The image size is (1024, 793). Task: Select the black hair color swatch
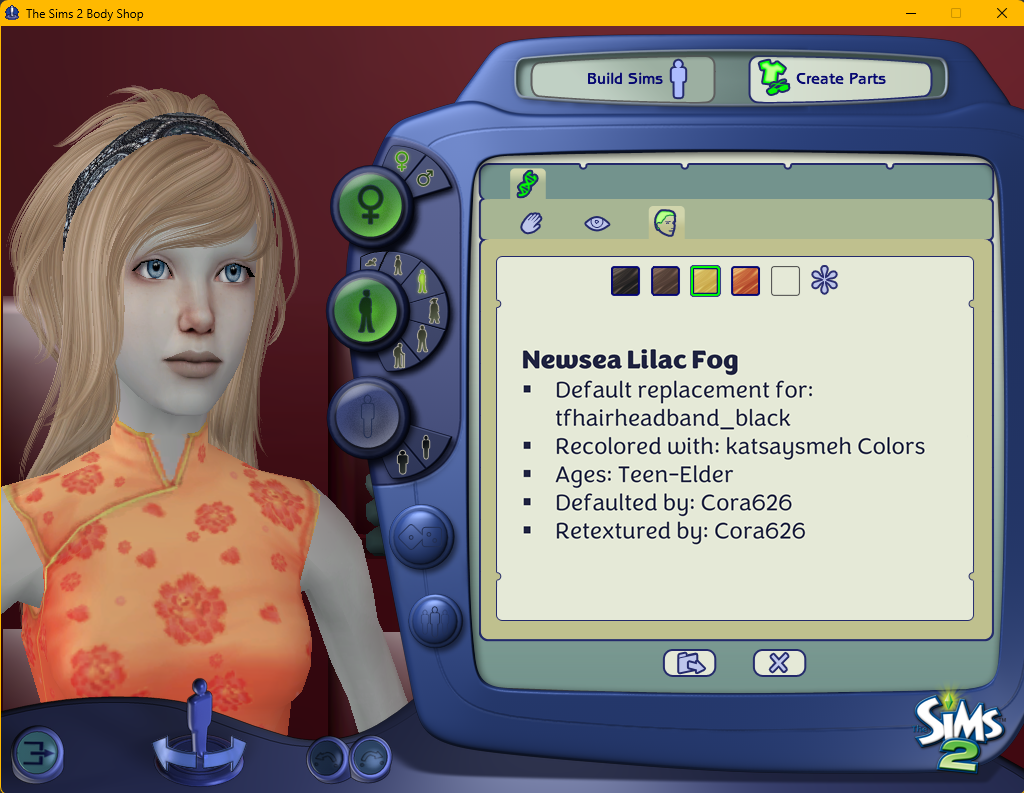pos(625,281)
